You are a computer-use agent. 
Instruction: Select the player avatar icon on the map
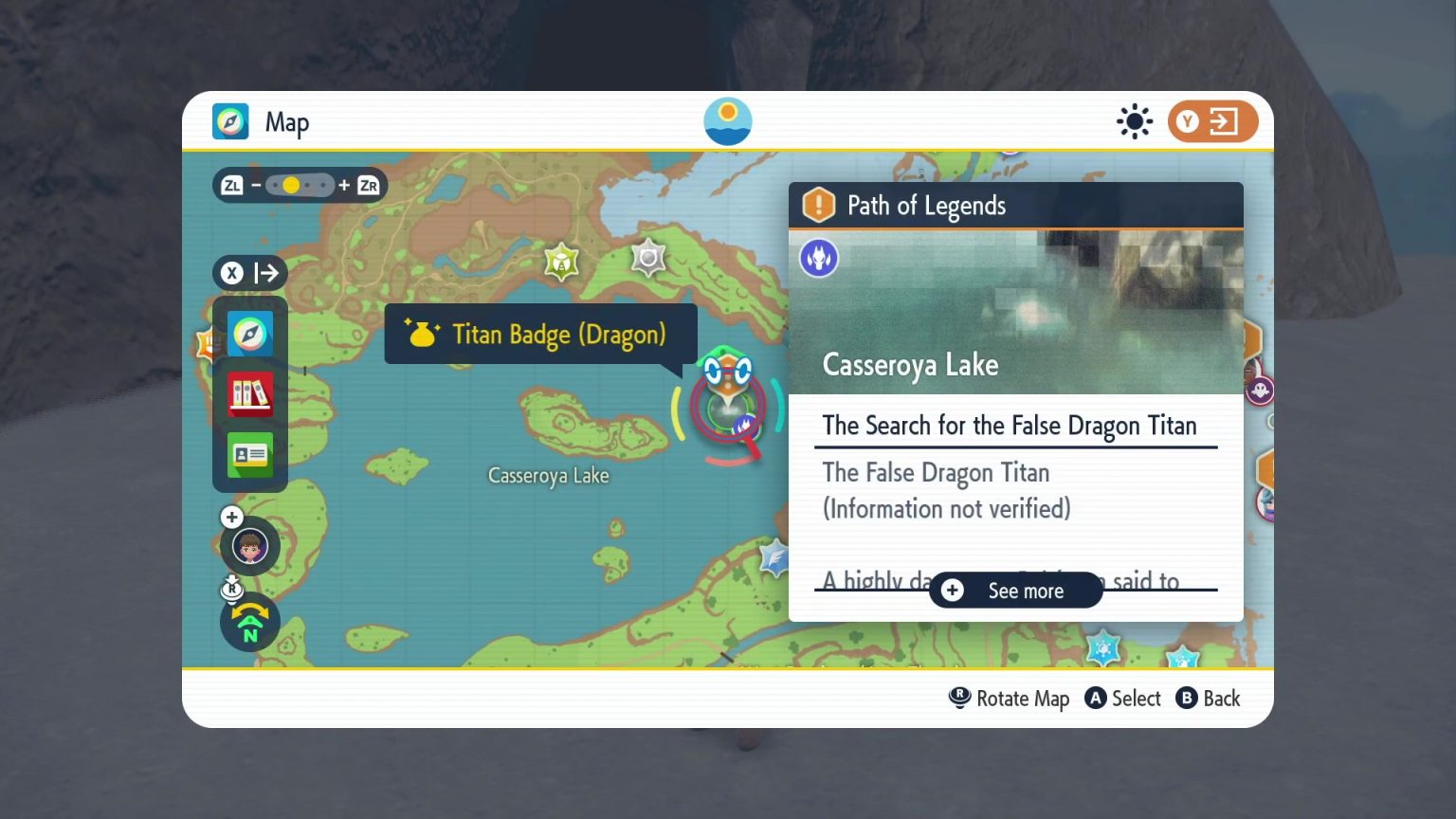(x=249, y=546)
